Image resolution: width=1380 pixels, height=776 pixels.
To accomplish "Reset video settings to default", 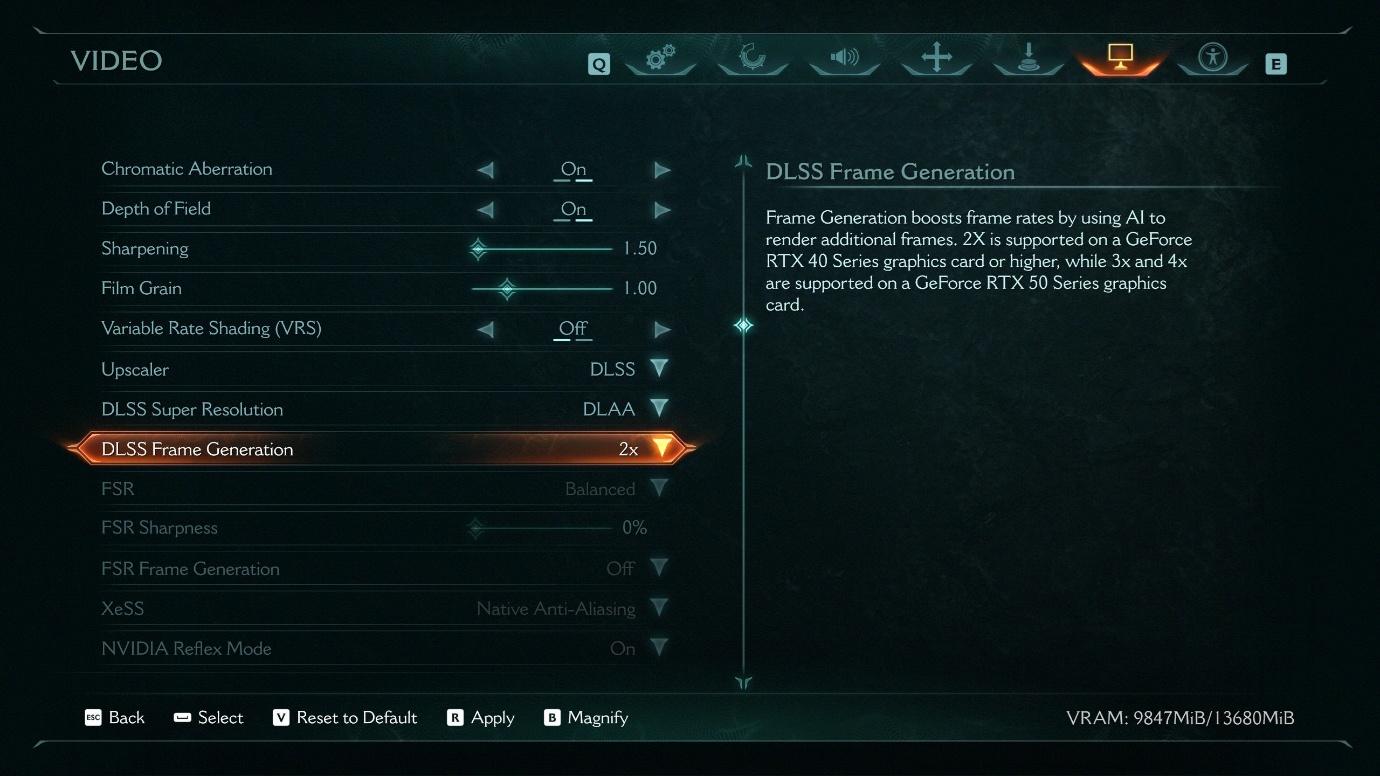I will 345,718.
